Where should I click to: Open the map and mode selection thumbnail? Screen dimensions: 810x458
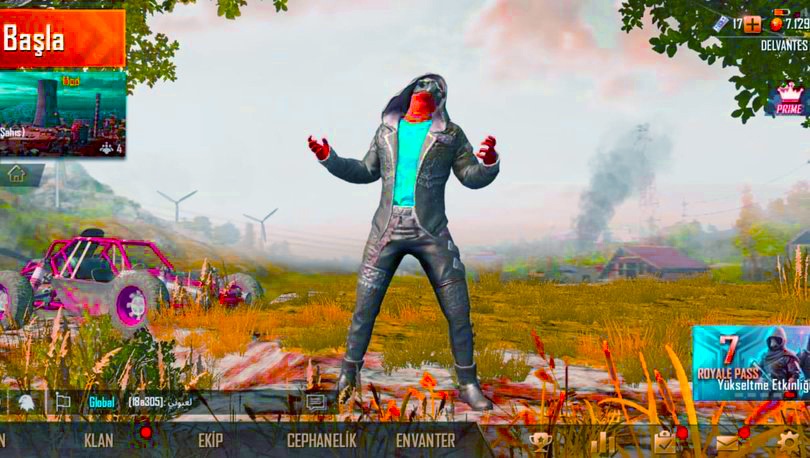coord(63,112)
